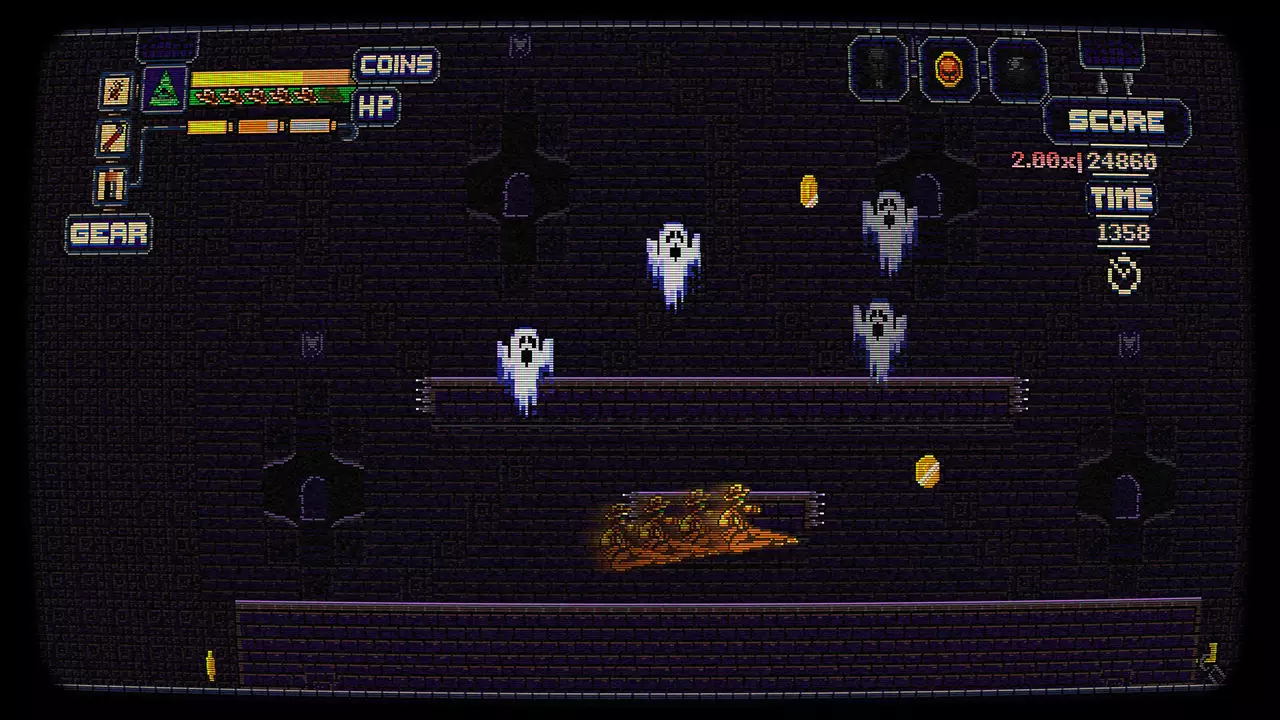This screenshot has height=720, width=1280.
Task: Select the orange skull medallion slot
Action: pyautogui.click(x=948, y=68)
